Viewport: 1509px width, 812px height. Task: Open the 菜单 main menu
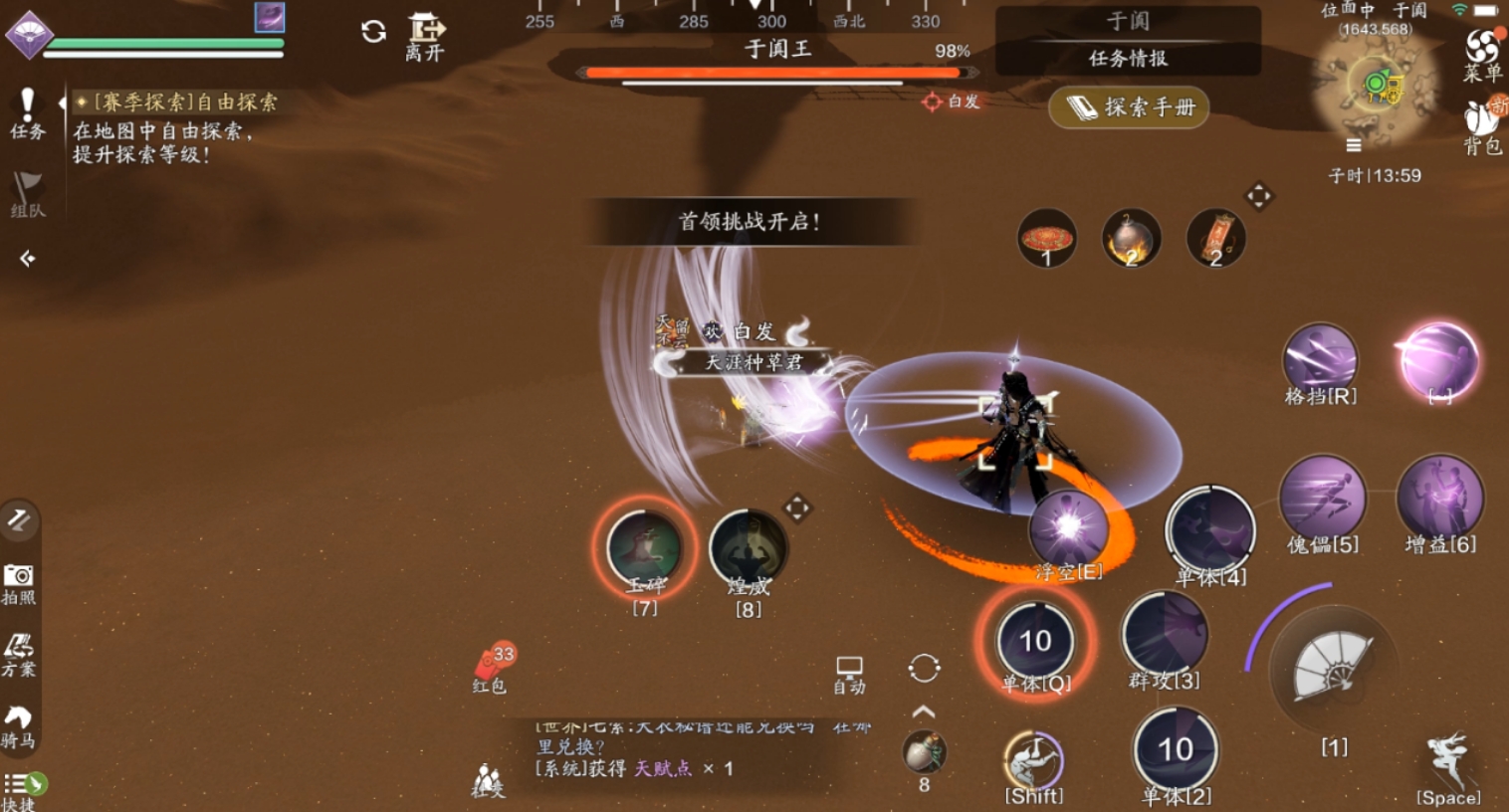tap(1482, 54)
